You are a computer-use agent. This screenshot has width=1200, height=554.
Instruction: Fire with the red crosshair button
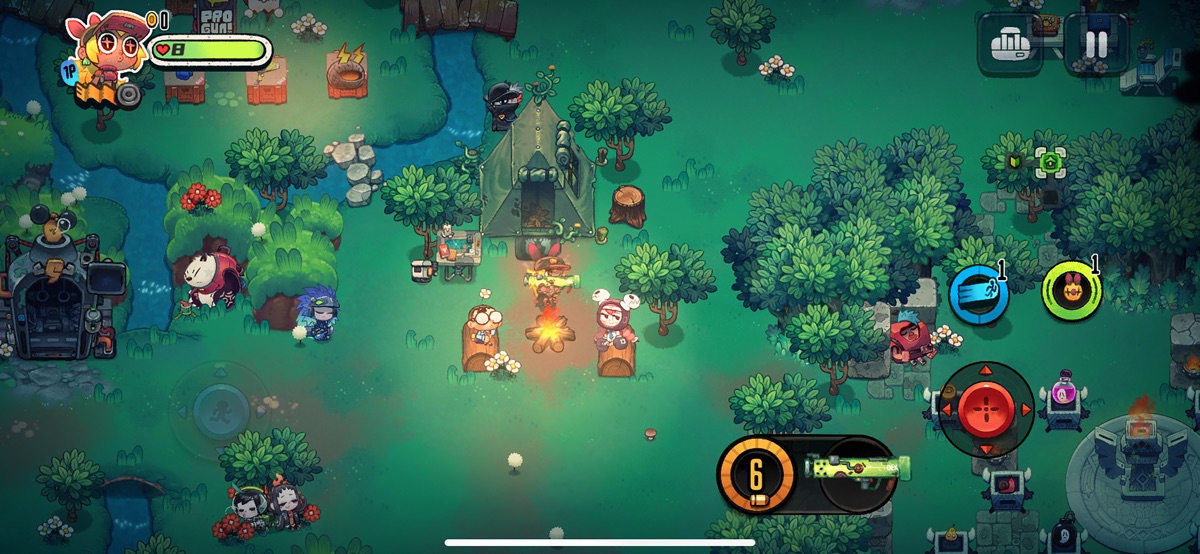[x=987, y=410]
